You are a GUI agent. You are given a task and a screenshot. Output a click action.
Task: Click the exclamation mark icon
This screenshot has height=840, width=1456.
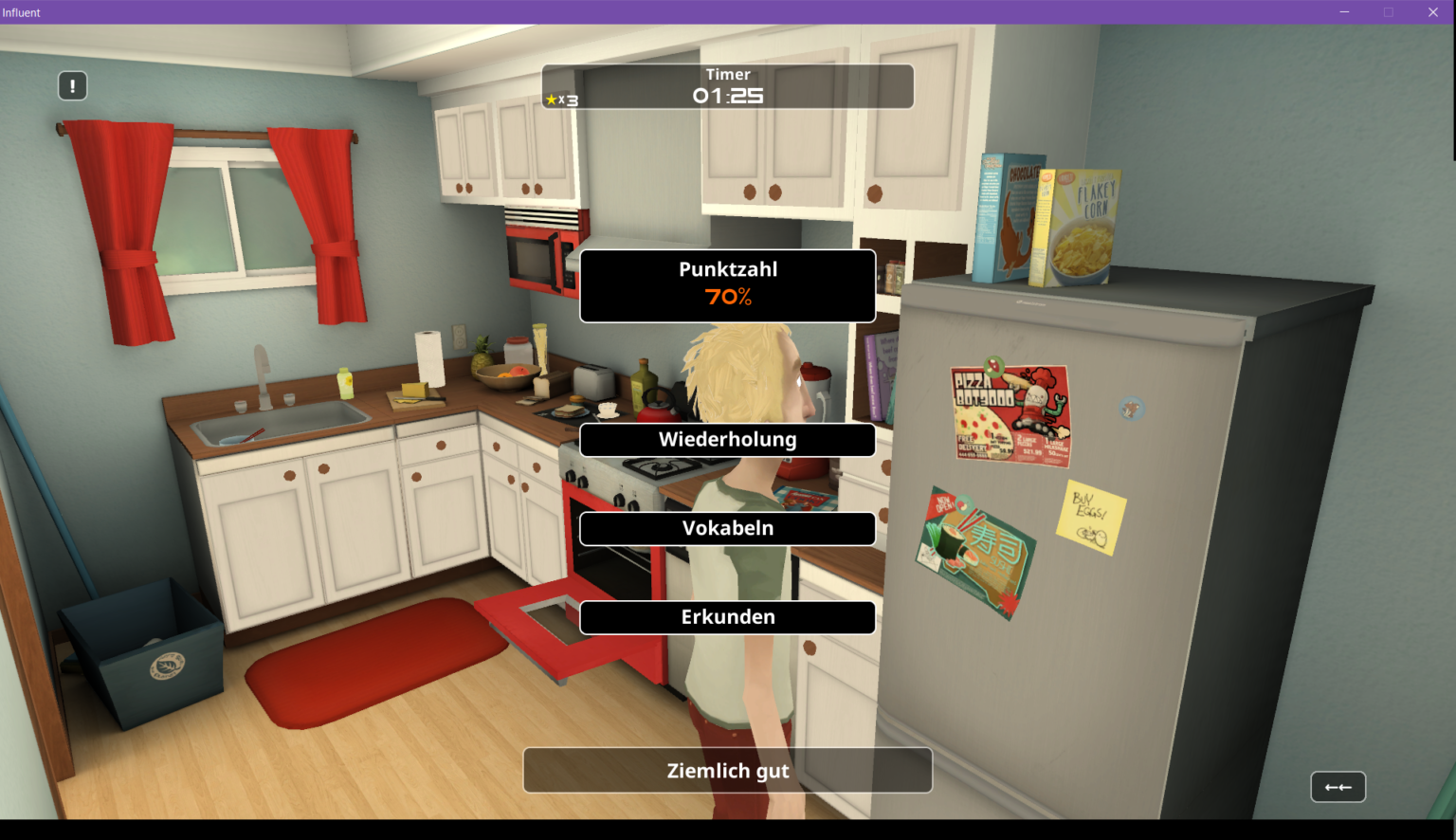pos(73,86)
